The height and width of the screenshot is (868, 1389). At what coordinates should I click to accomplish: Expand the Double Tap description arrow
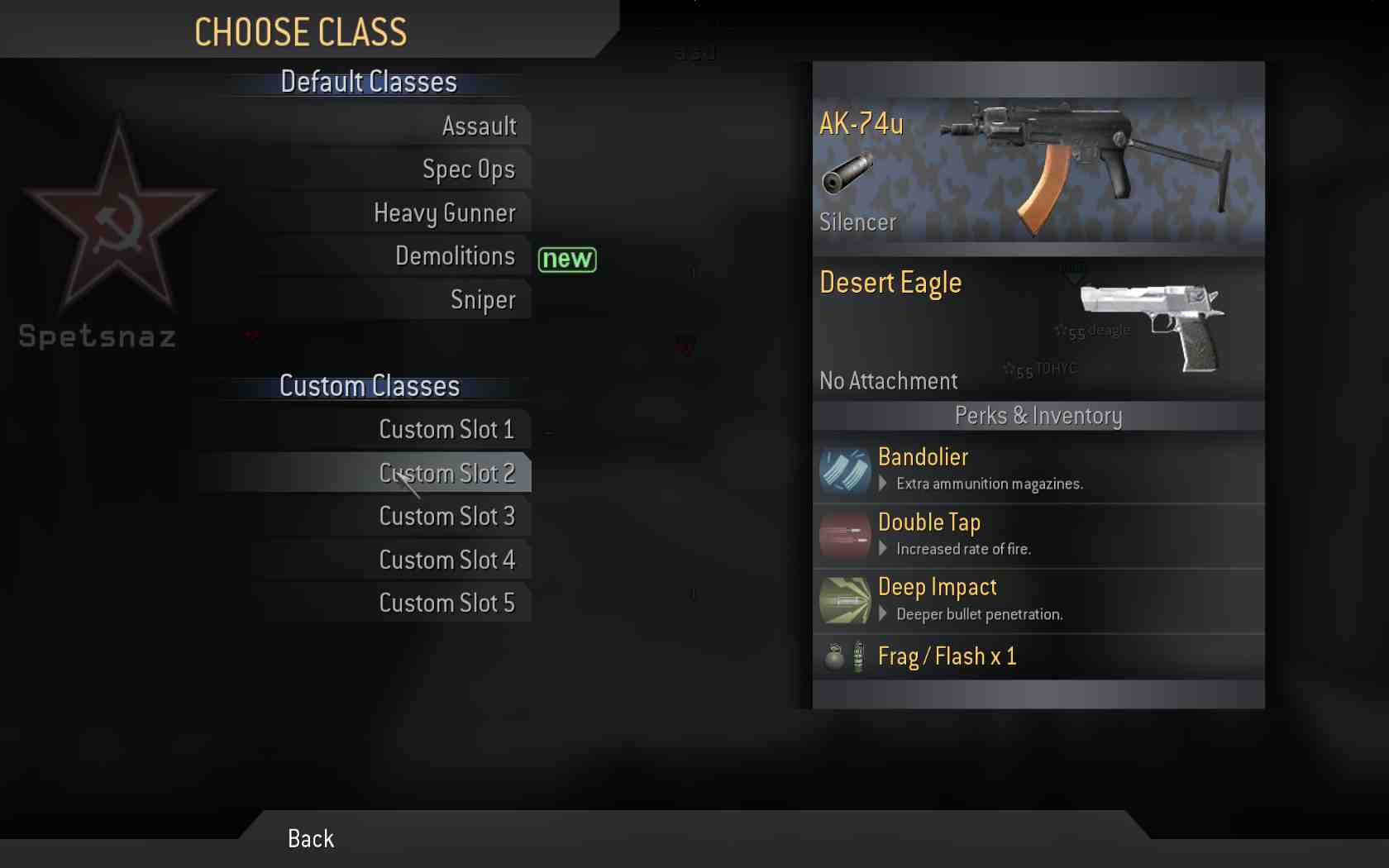(881, 549)
